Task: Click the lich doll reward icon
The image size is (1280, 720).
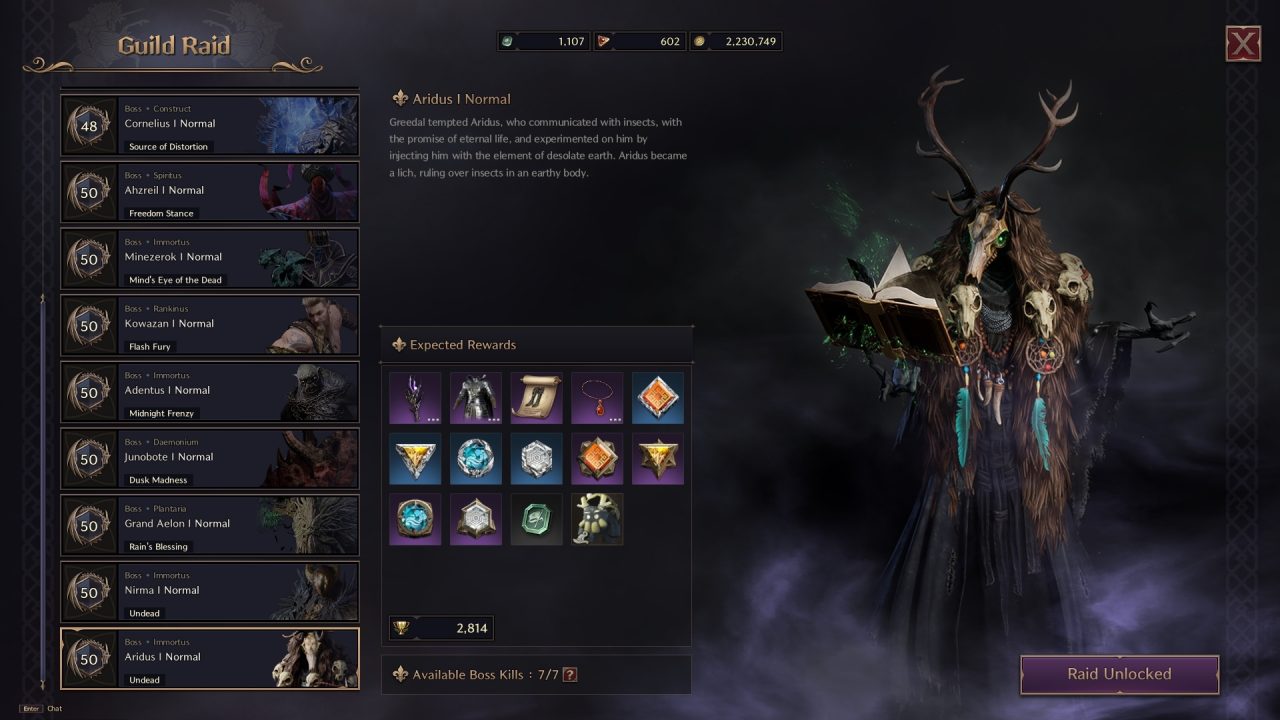Action: [x=597, y=519]
